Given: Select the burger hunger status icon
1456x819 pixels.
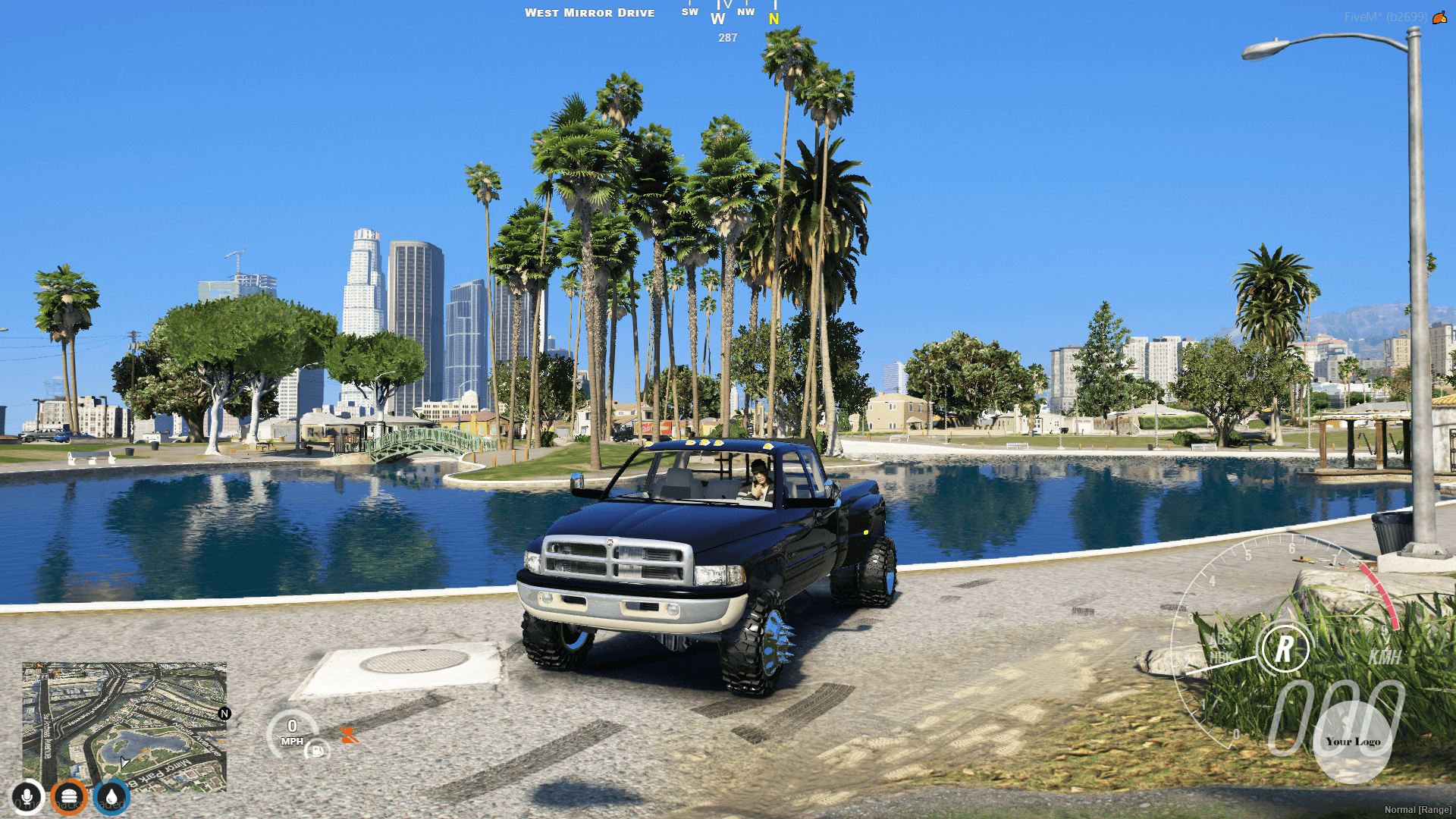Looking at the screenshot, I should pos(69,795).
